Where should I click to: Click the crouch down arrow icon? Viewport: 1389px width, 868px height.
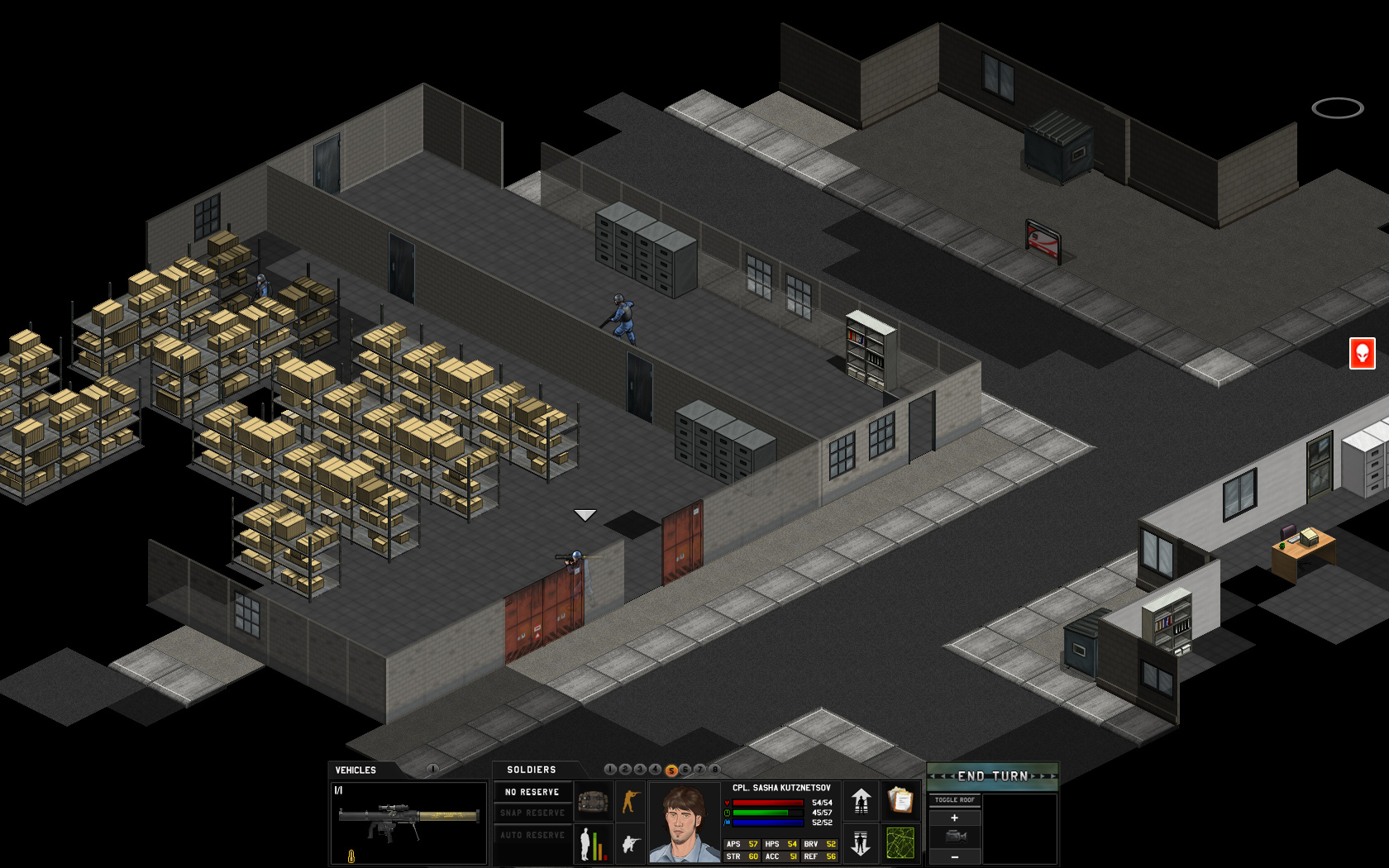click(x=860, y=846)
